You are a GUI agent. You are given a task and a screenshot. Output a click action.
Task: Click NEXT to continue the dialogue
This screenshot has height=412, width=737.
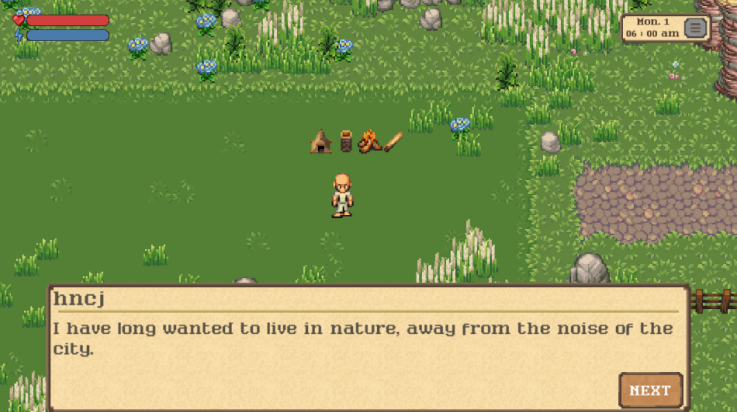pyautogui.click(x=650, y=390)
